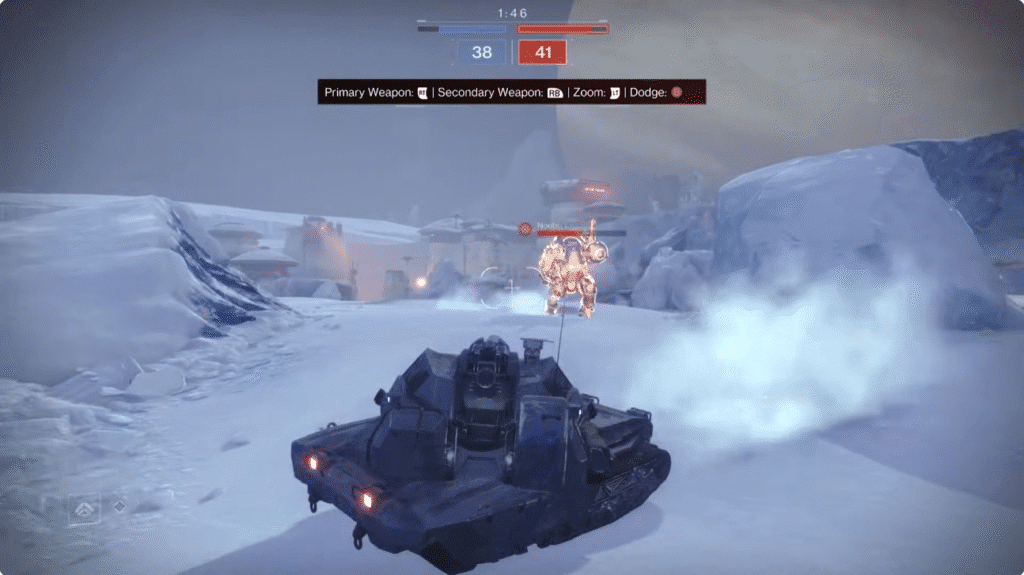1024x575 pixels.
Task: Select the double-chevron vehicle ability icon
Action: pos(84,509)
